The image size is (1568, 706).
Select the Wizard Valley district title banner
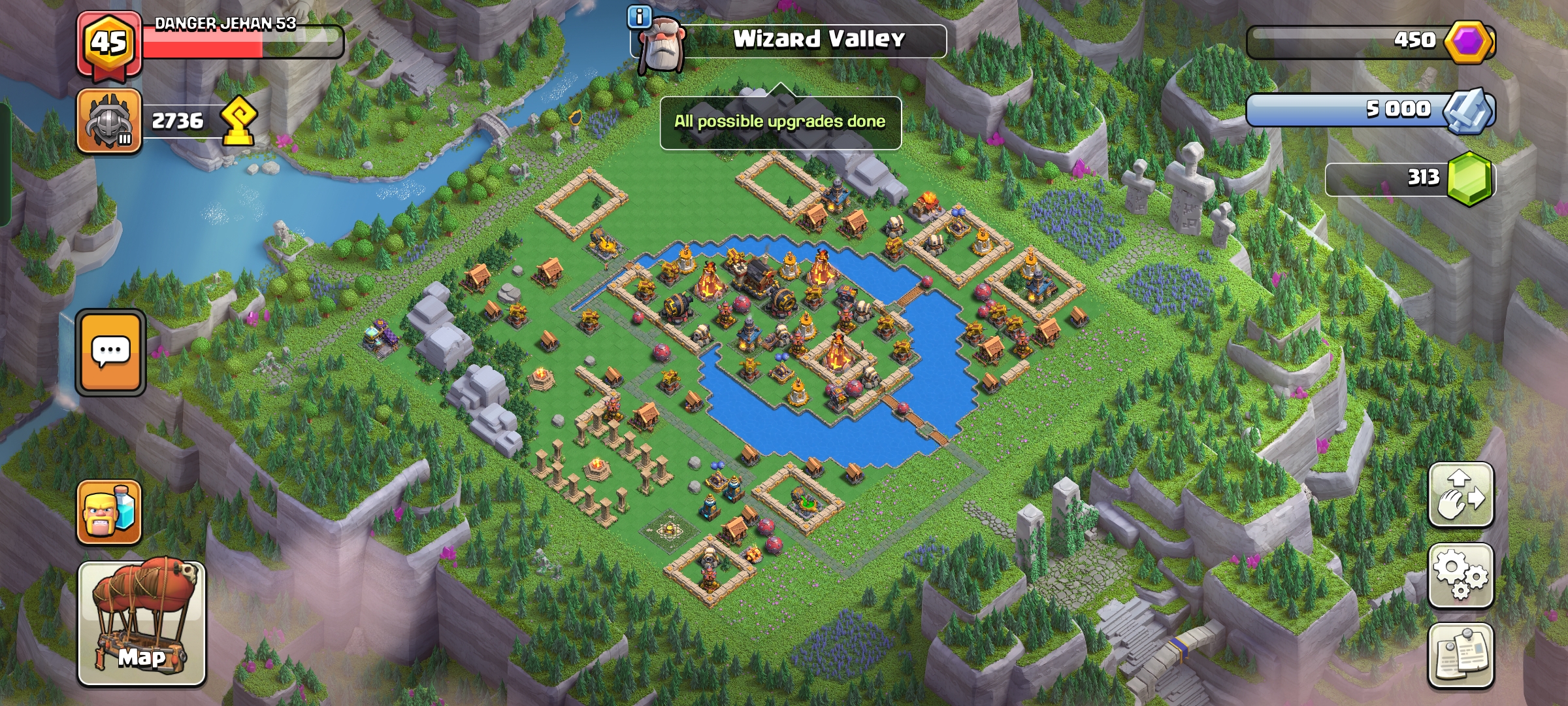click(x=818, y=41)
